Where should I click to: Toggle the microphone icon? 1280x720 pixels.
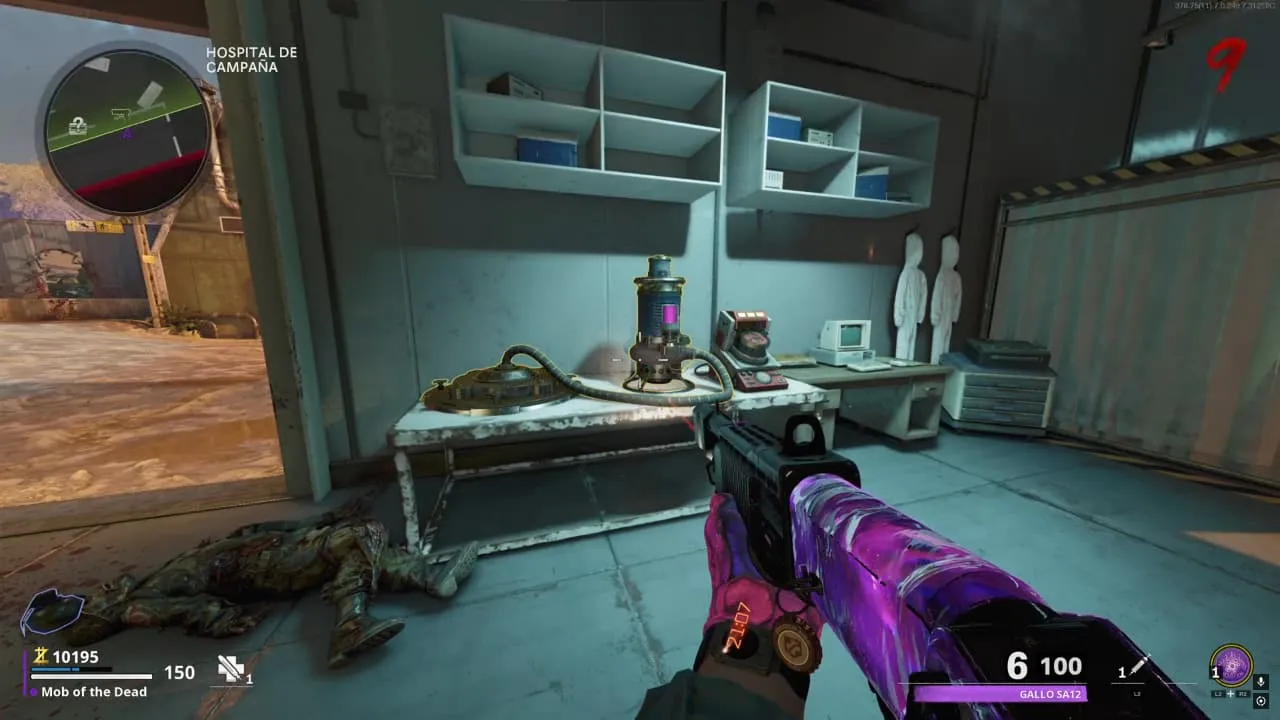click(1261, 682)
